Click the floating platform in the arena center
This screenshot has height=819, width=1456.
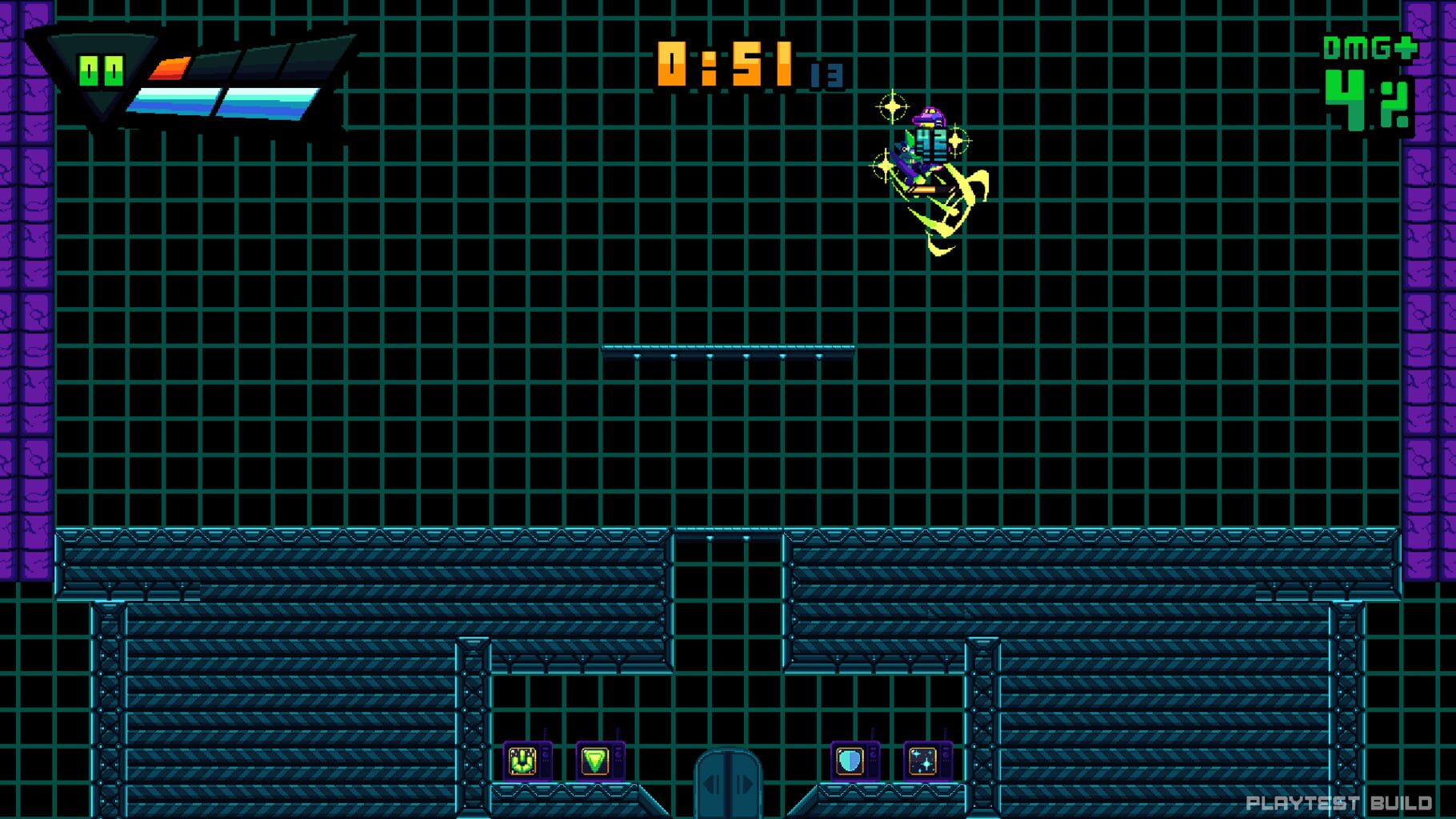[x=728, y=352]
